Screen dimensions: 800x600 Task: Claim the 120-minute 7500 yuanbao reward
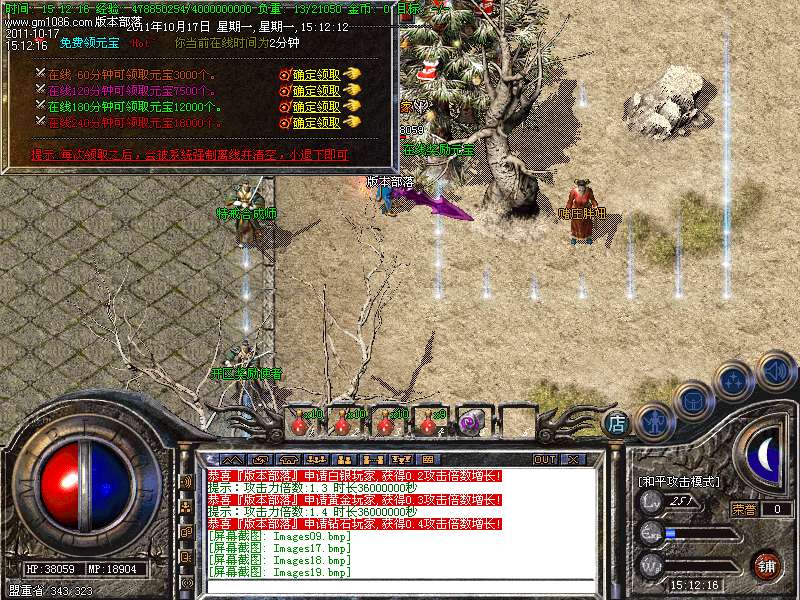[316, 91]
